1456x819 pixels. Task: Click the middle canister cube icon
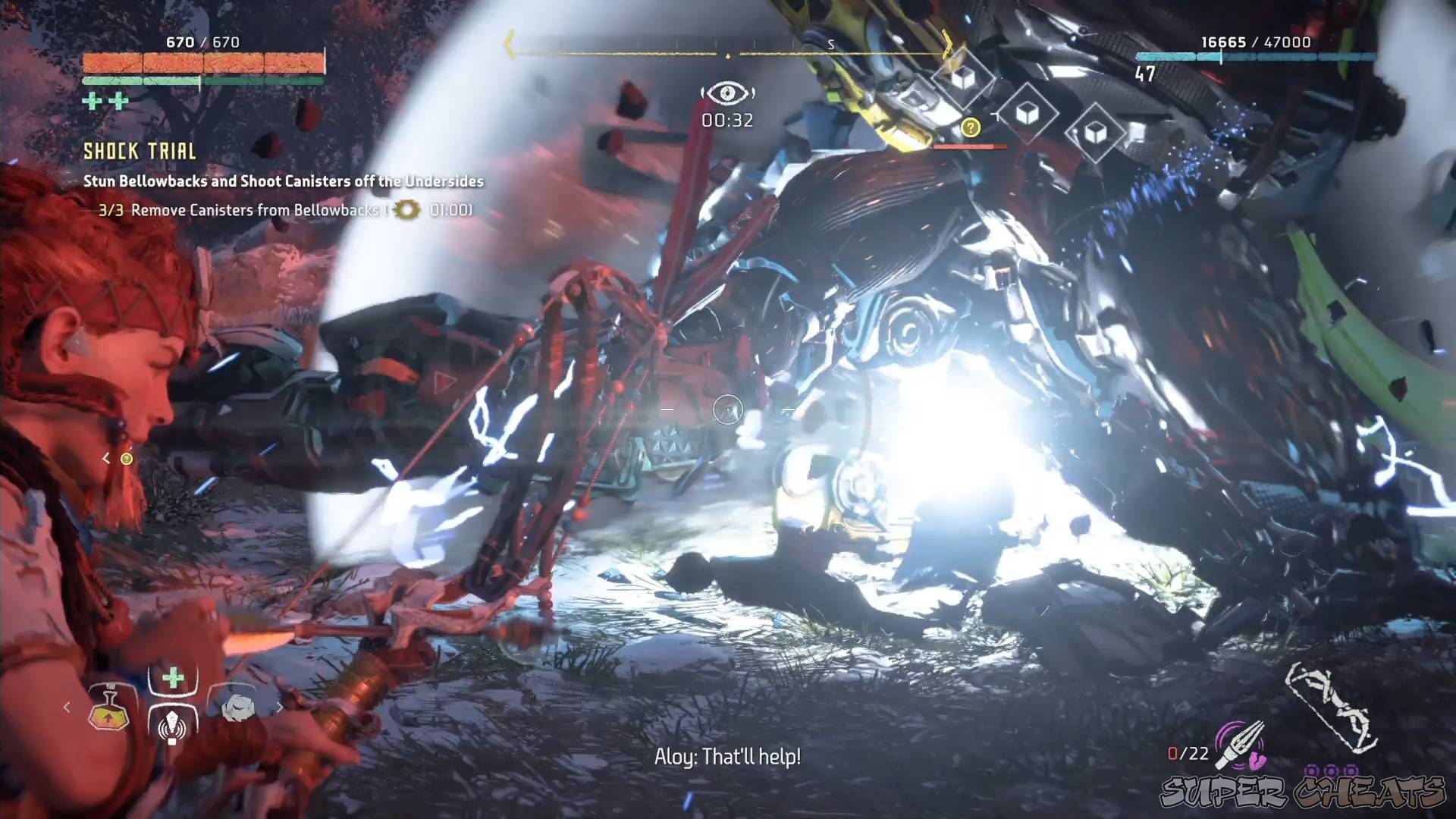tap(1027, 114)
